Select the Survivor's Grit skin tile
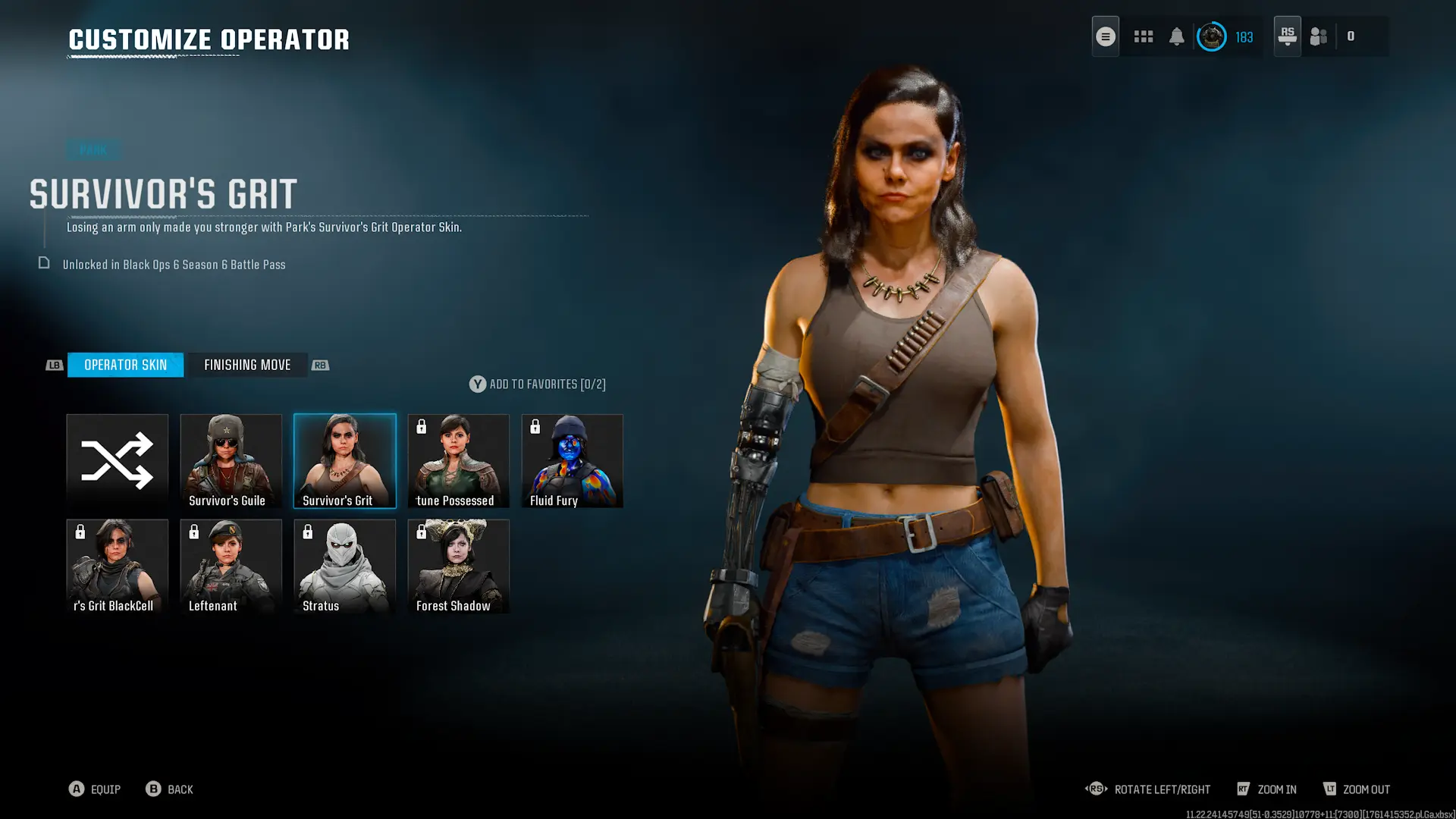The image size is (1456, 819). tap(344, 460)
